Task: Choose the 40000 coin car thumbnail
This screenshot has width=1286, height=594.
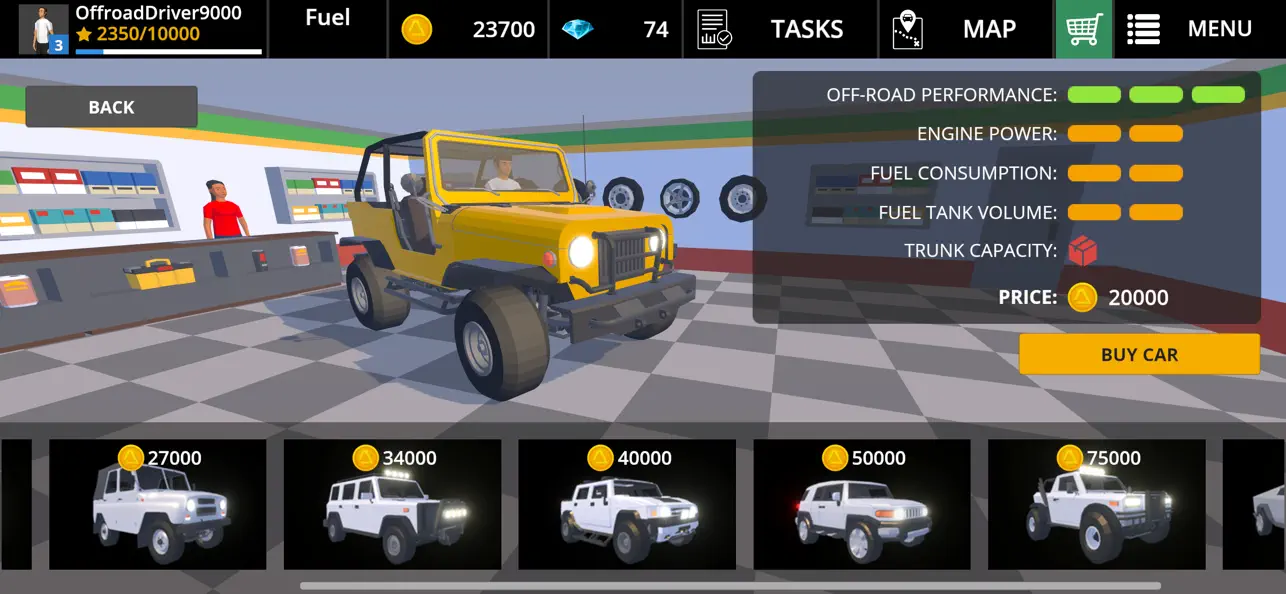Action: coord(627,505)
